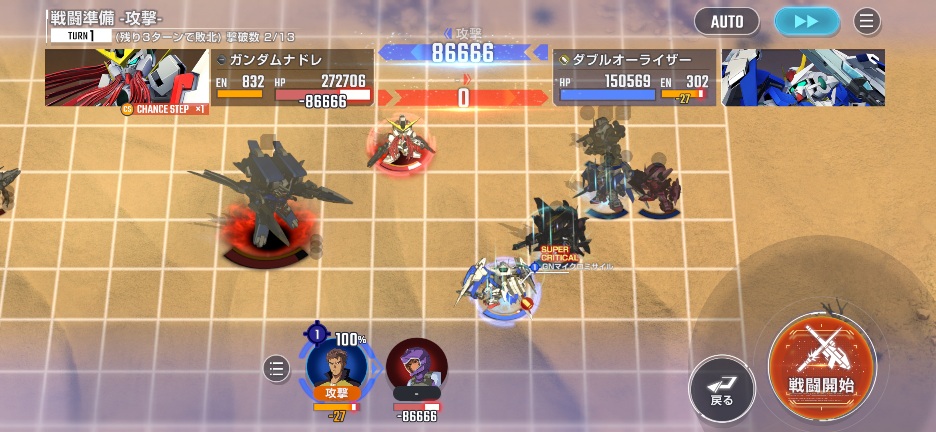Open the top-right hamburger menu
Screen dimensions: 936x432
pyautogui.click(x=867, y=21)
